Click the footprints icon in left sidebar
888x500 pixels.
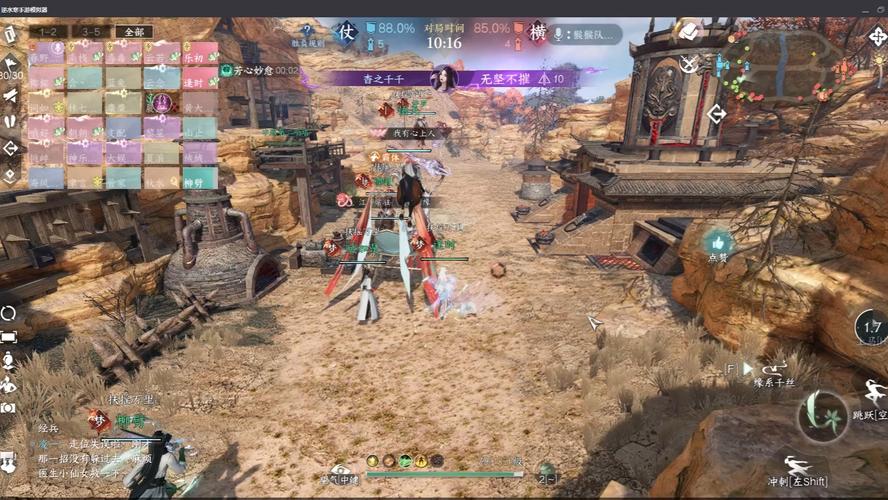[10, 122]
